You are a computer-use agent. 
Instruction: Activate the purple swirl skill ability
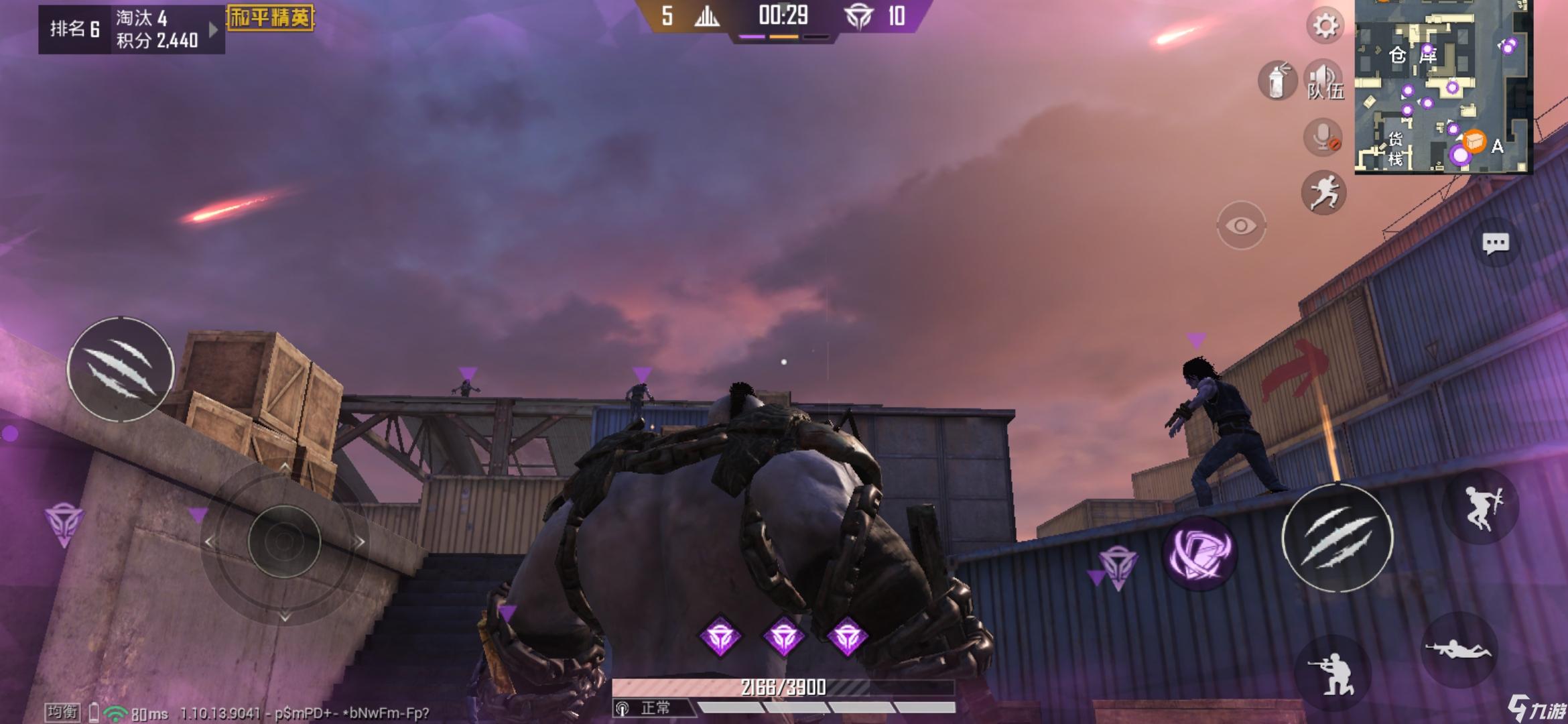pos(1199,553)
